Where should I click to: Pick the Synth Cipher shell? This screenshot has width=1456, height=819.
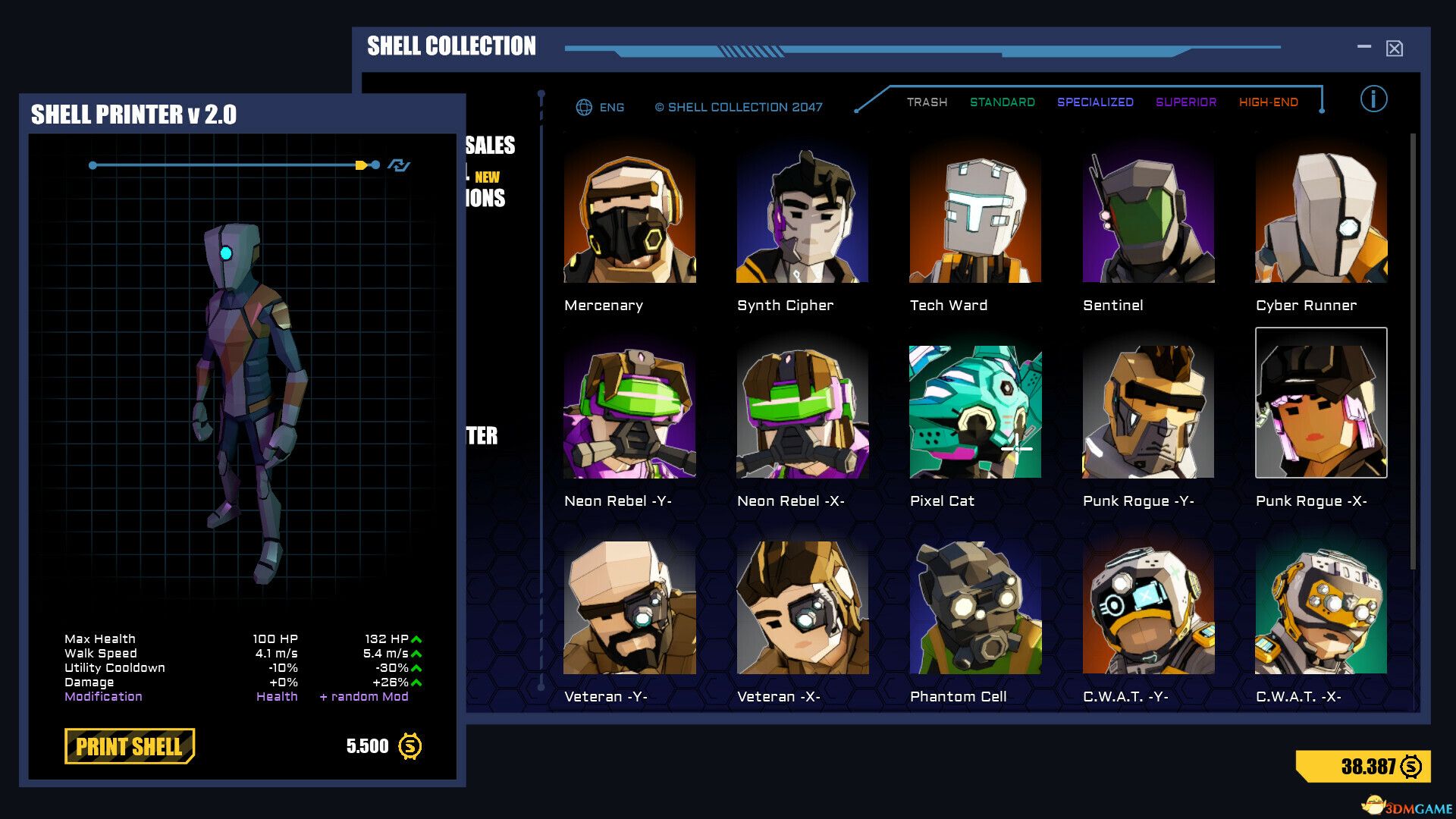tap(802, 217)
